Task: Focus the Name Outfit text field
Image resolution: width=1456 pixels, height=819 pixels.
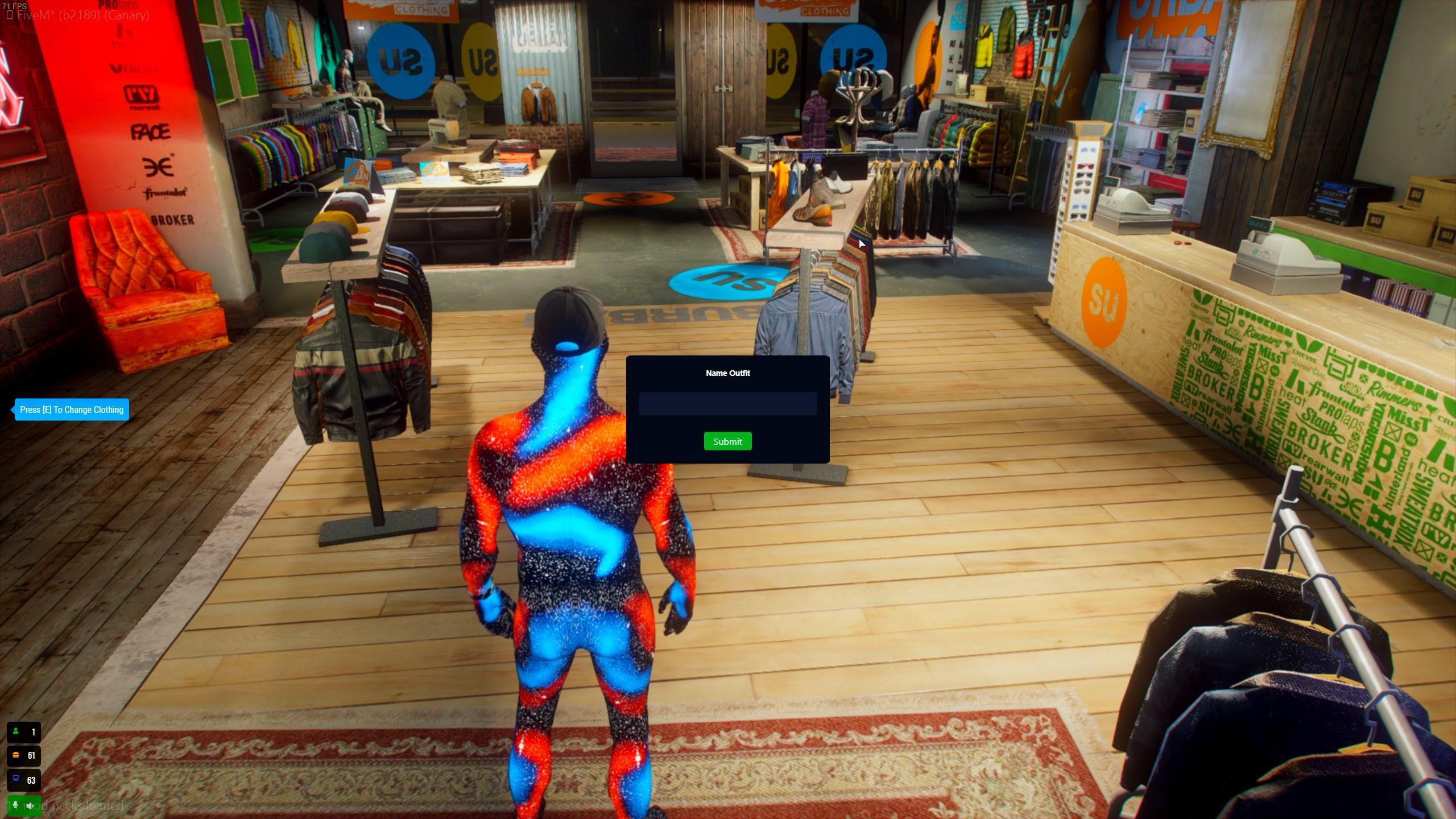Action: click(727, 403)
